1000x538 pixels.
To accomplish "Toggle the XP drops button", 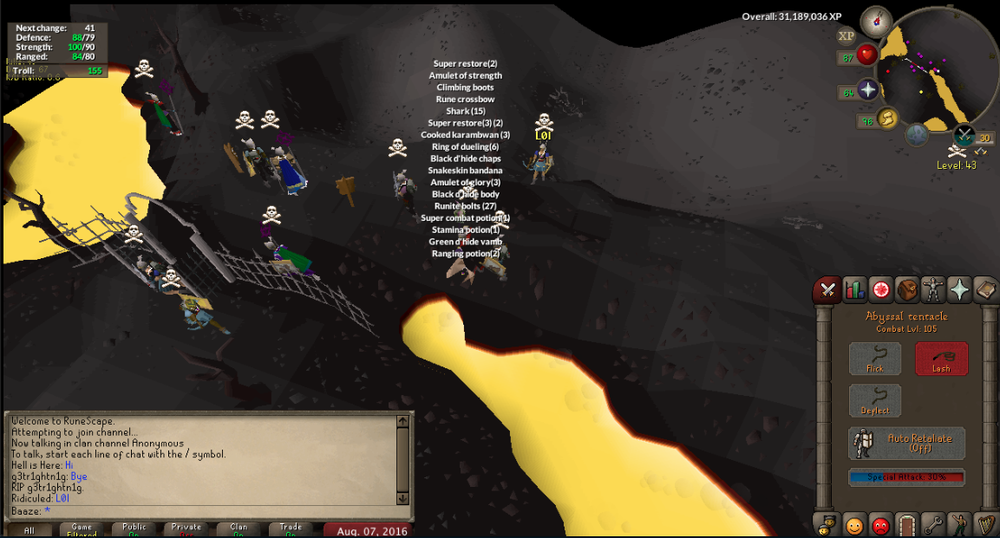I will click(x=846, y=36).
